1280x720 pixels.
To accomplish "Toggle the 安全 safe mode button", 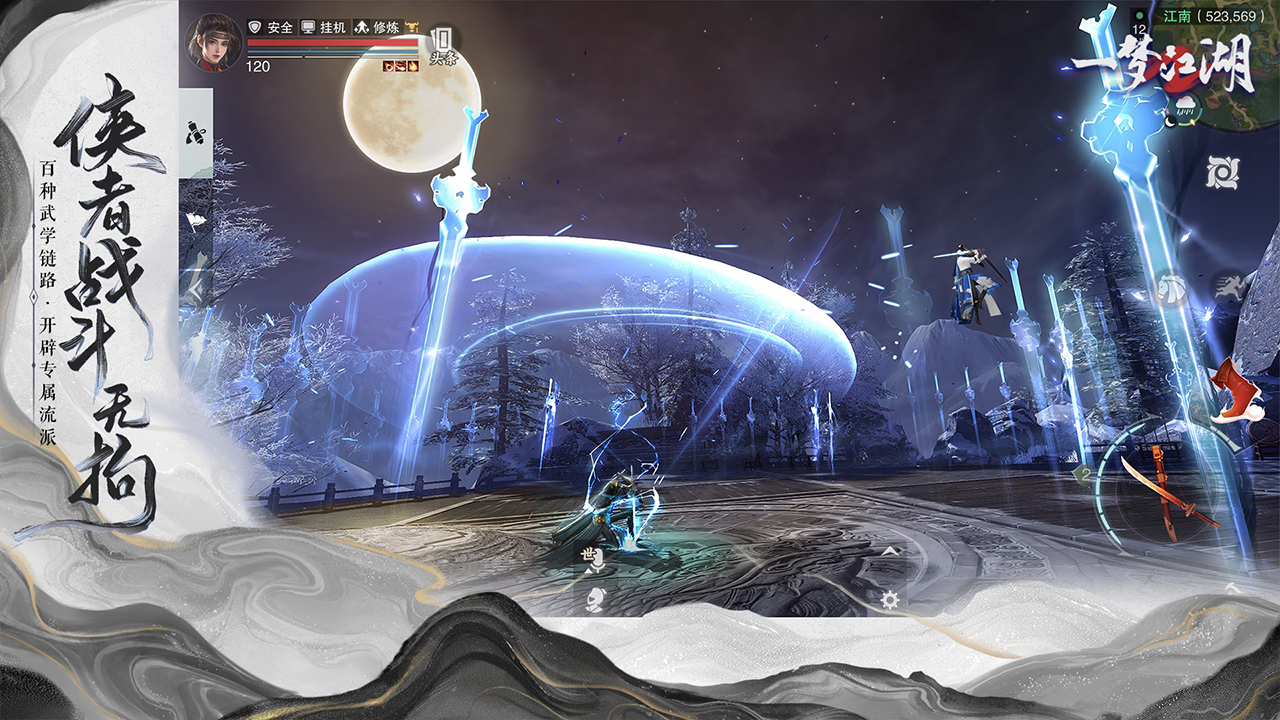I will pyautogui.click(x=270, y=28).
